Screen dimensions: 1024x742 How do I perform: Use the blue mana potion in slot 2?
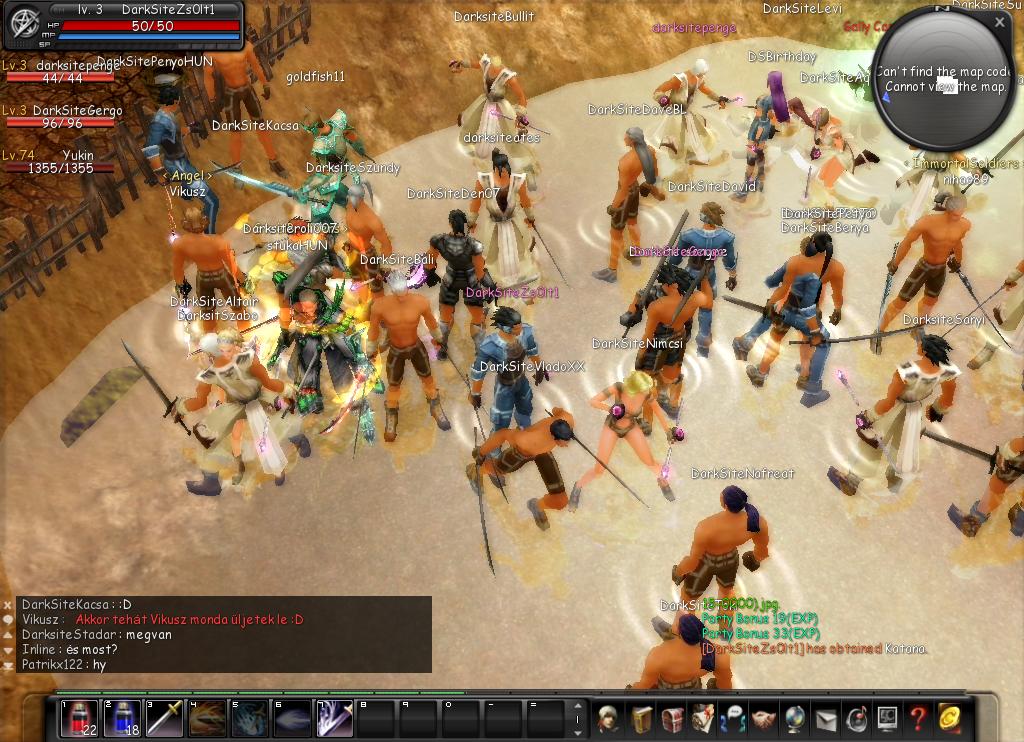point(122,719)
